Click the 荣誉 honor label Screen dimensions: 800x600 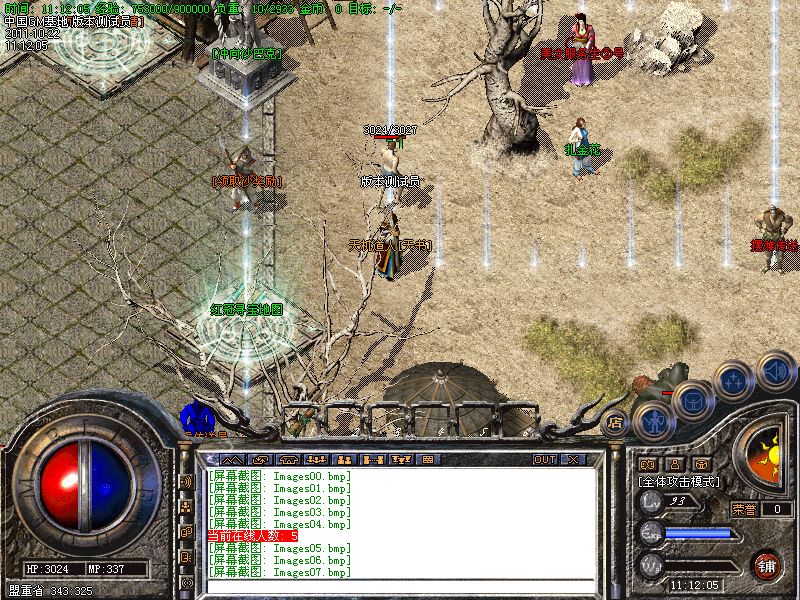(x=744, y=509)
